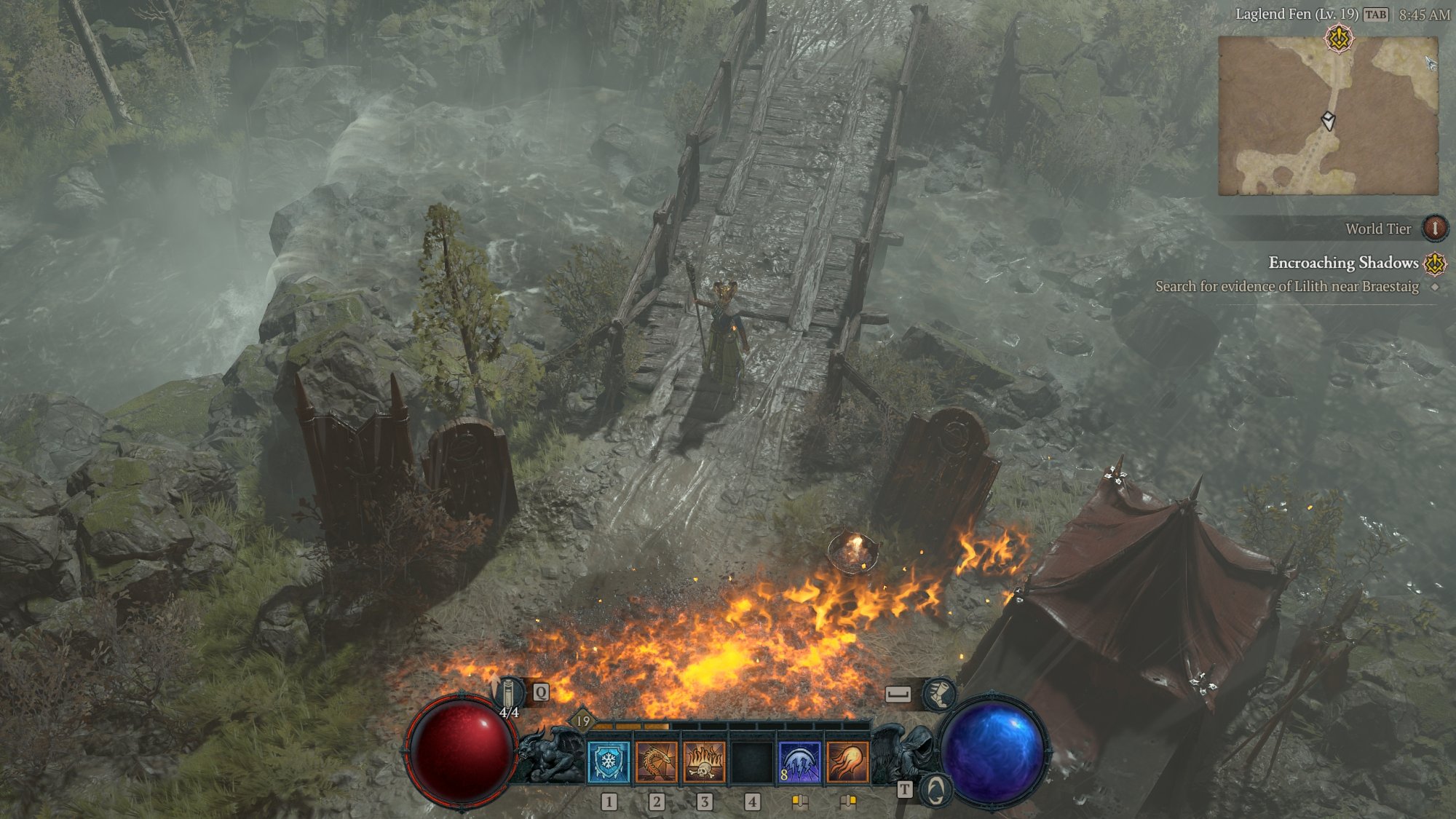This screenshot has width=1456, height=819.
Task: Click the level 19 experience badge
Action: pyautogui.click(x=583, y=721)
